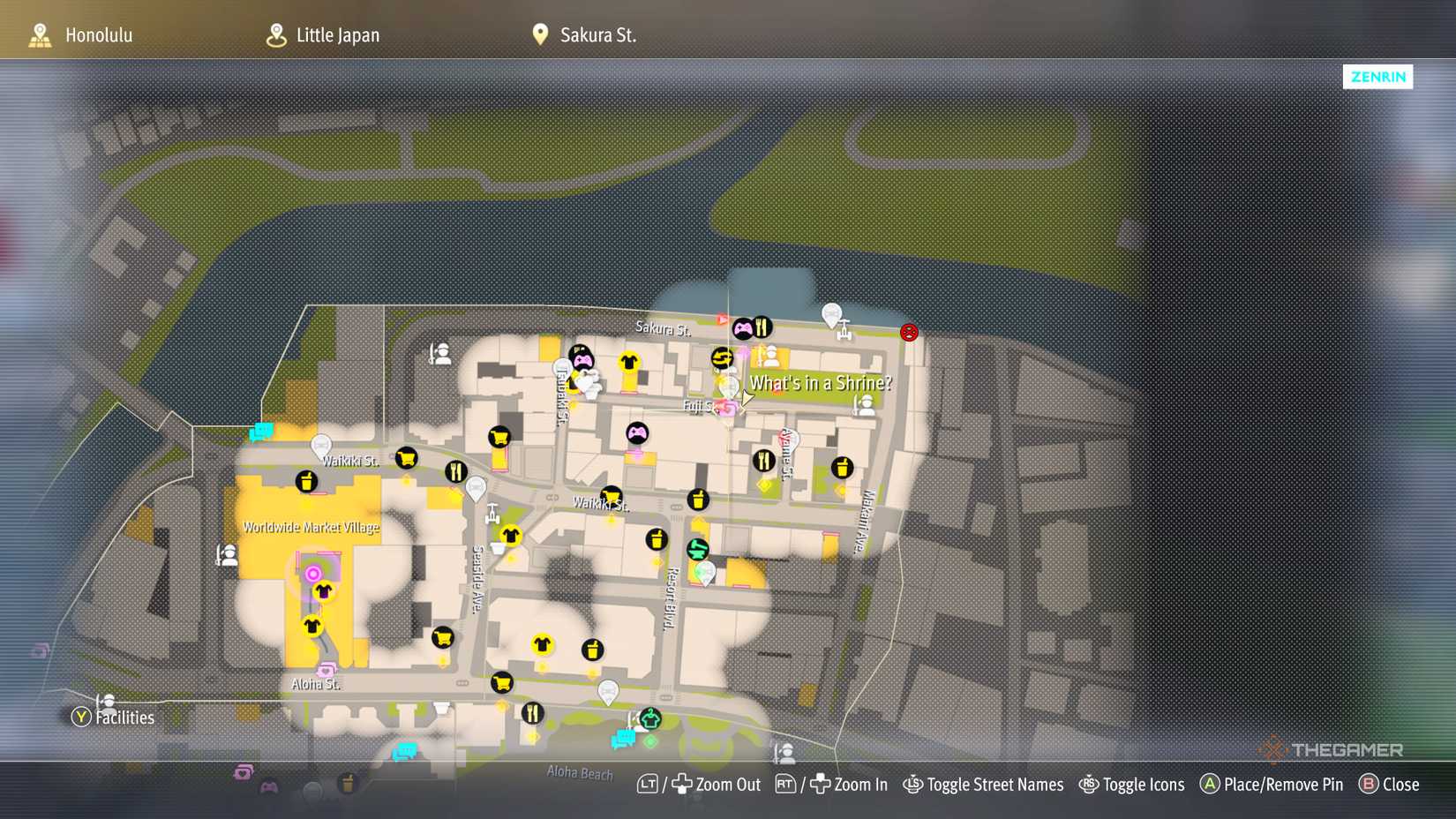Click the fork-and-knife restaurant icon near Sakura St.

tap(762, 327)
